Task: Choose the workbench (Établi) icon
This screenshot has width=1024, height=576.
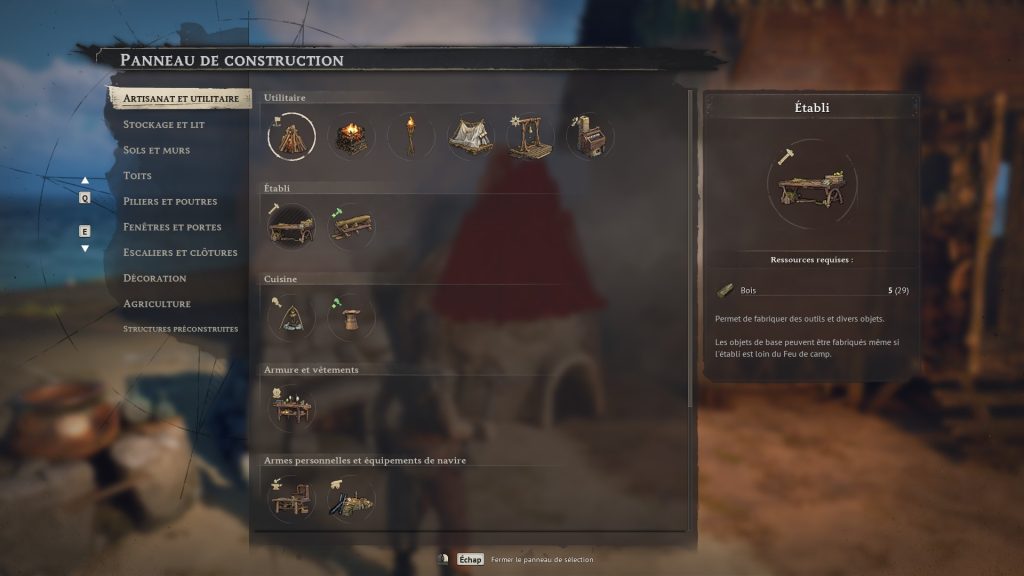Action: 291,226
